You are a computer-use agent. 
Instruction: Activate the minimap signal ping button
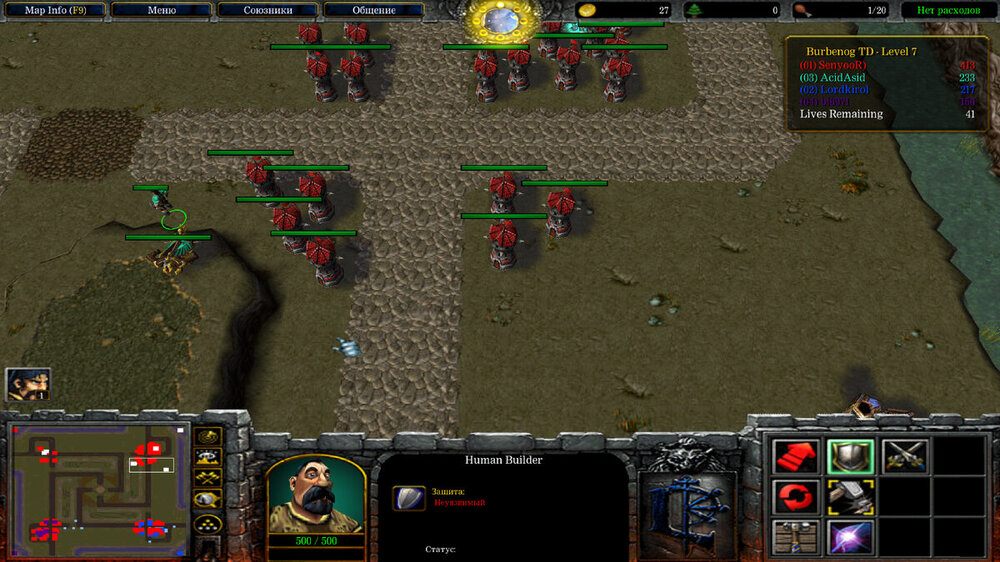tap(208, 437)
